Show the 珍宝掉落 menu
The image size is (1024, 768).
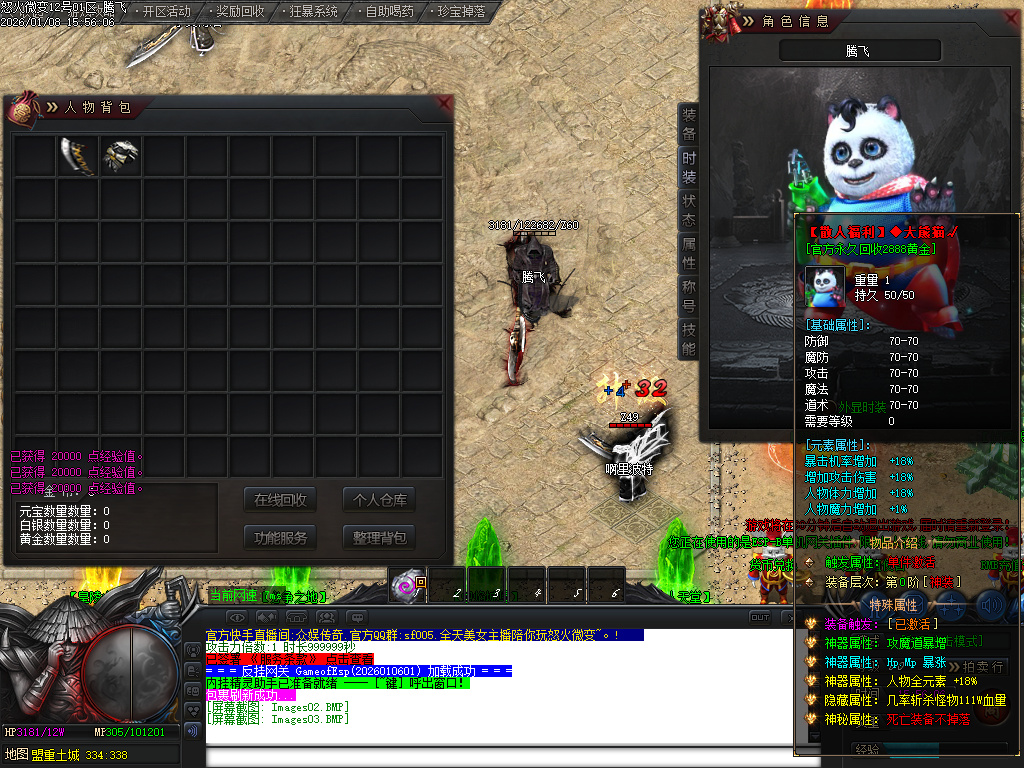pos(462,12)
